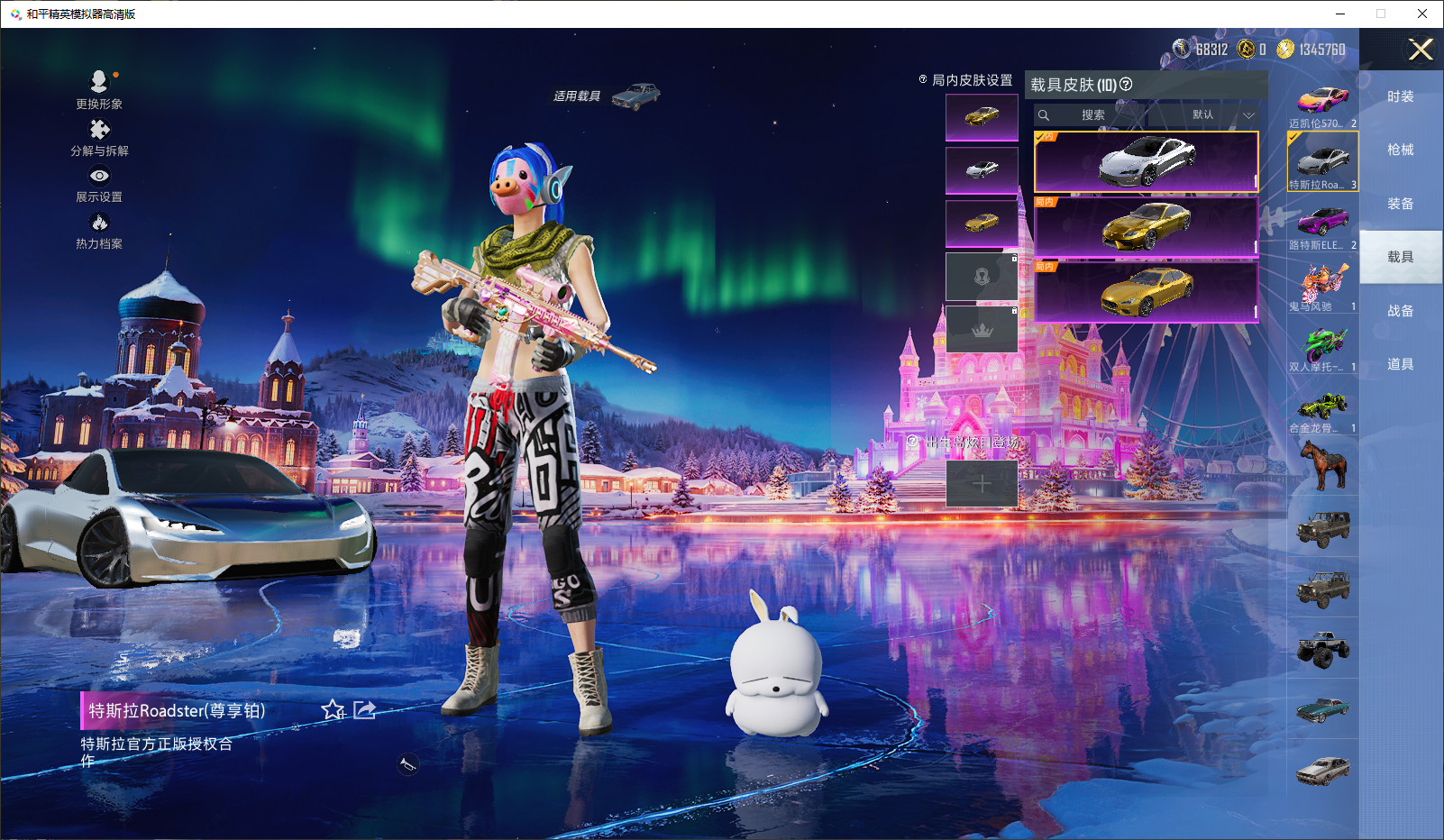Select the checked white Roadster skin entry
The height and width of the screenshot is (840, 1444).
[1146, 160]
